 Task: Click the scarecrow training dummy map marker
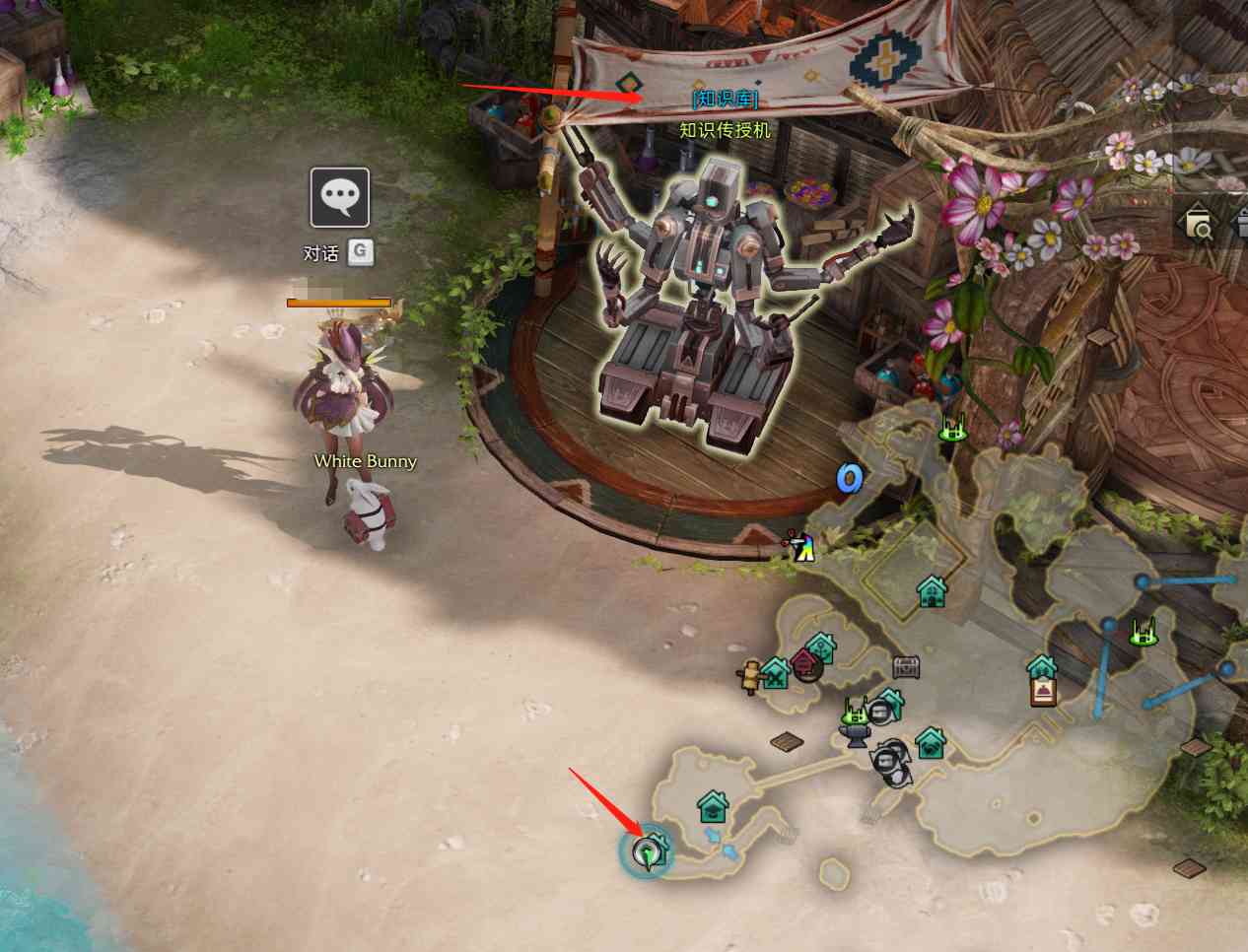tap(750, 676)
